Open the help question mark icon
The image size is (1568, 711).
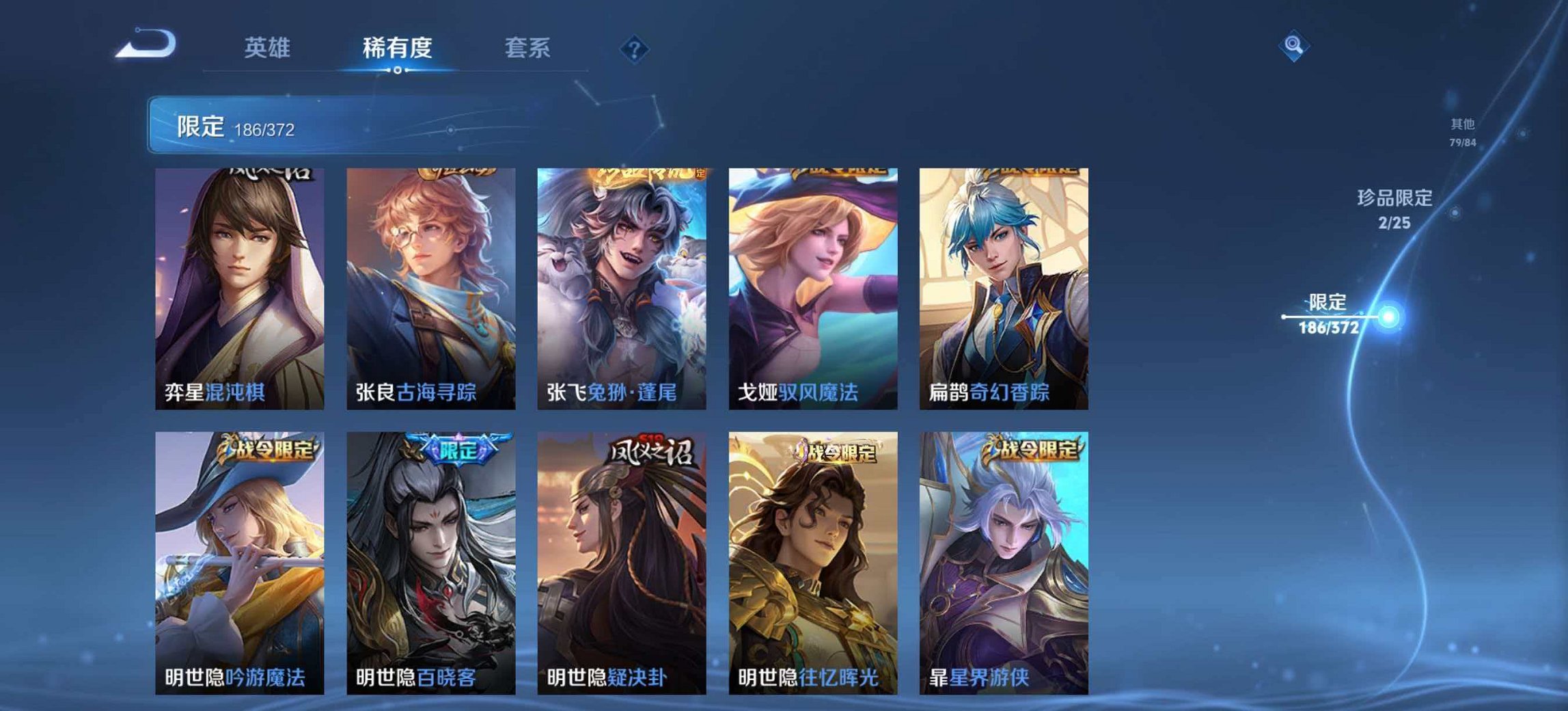635,47
